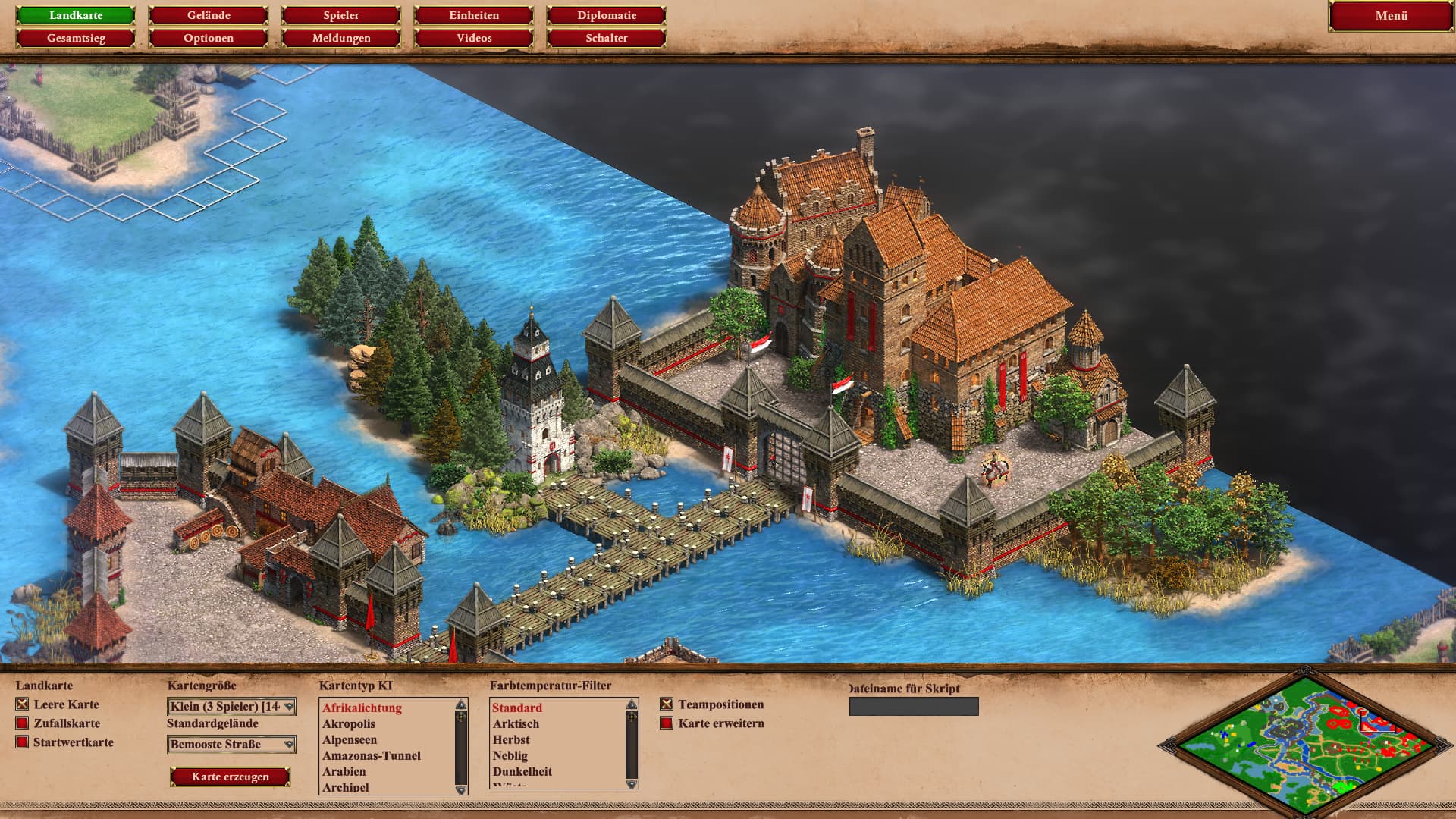The width and height of the screenshot is (1456, 819).
Task: Pick Alpenseen from the map type list
Action: tap(350, 740)
